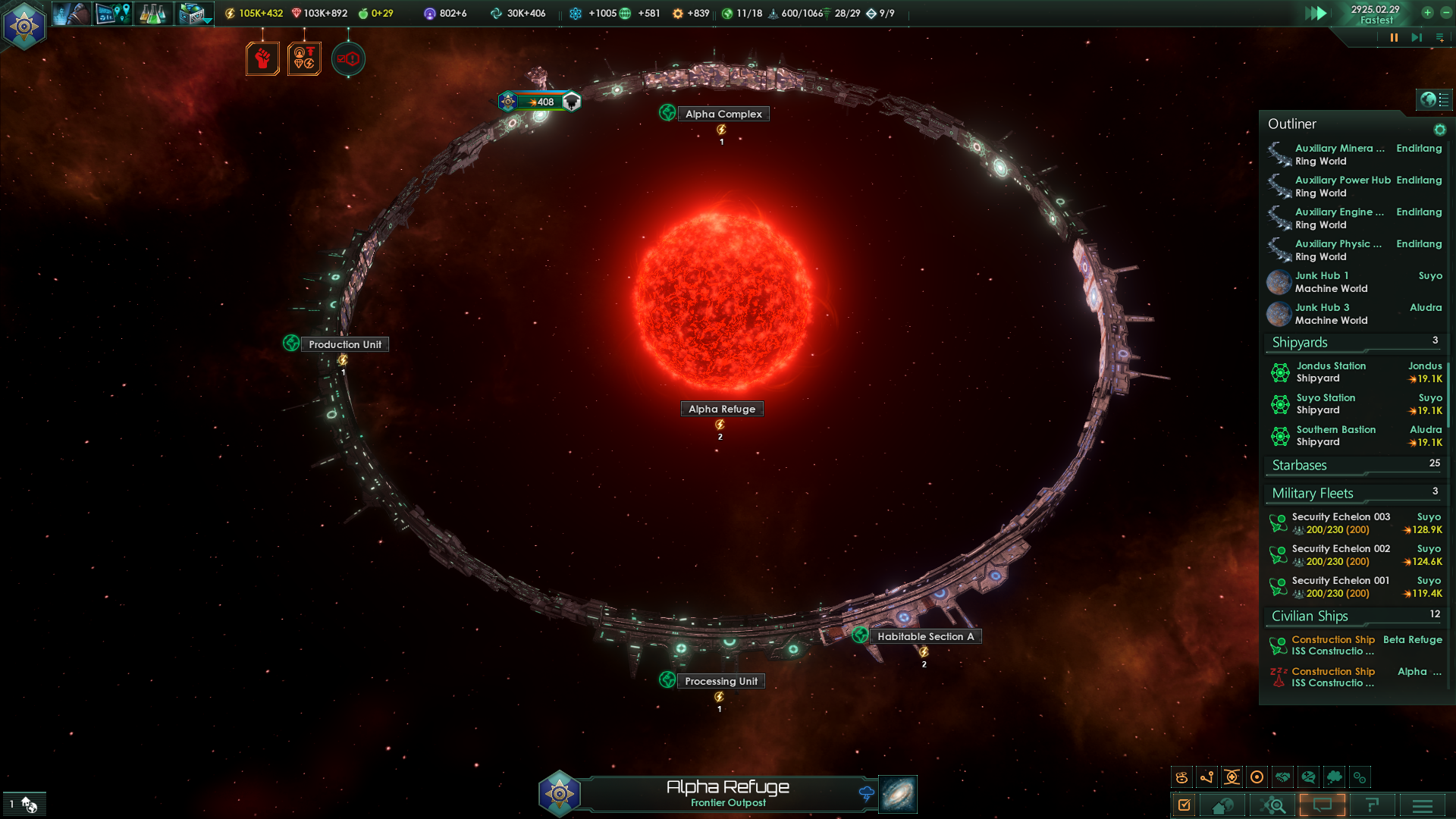Open the help question mark icon
The image size is (1456, 819).
1374,806
